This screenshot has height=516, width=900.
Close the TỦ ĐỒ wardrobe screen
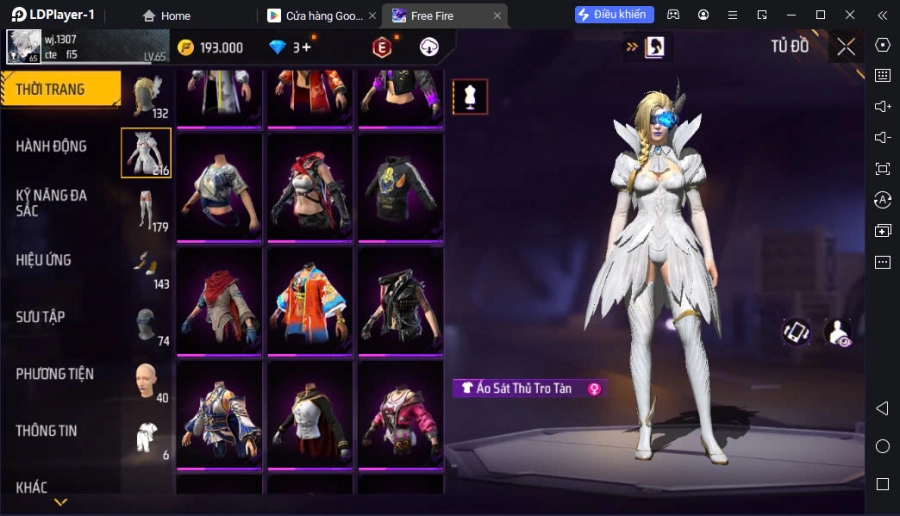coord(846,46)
